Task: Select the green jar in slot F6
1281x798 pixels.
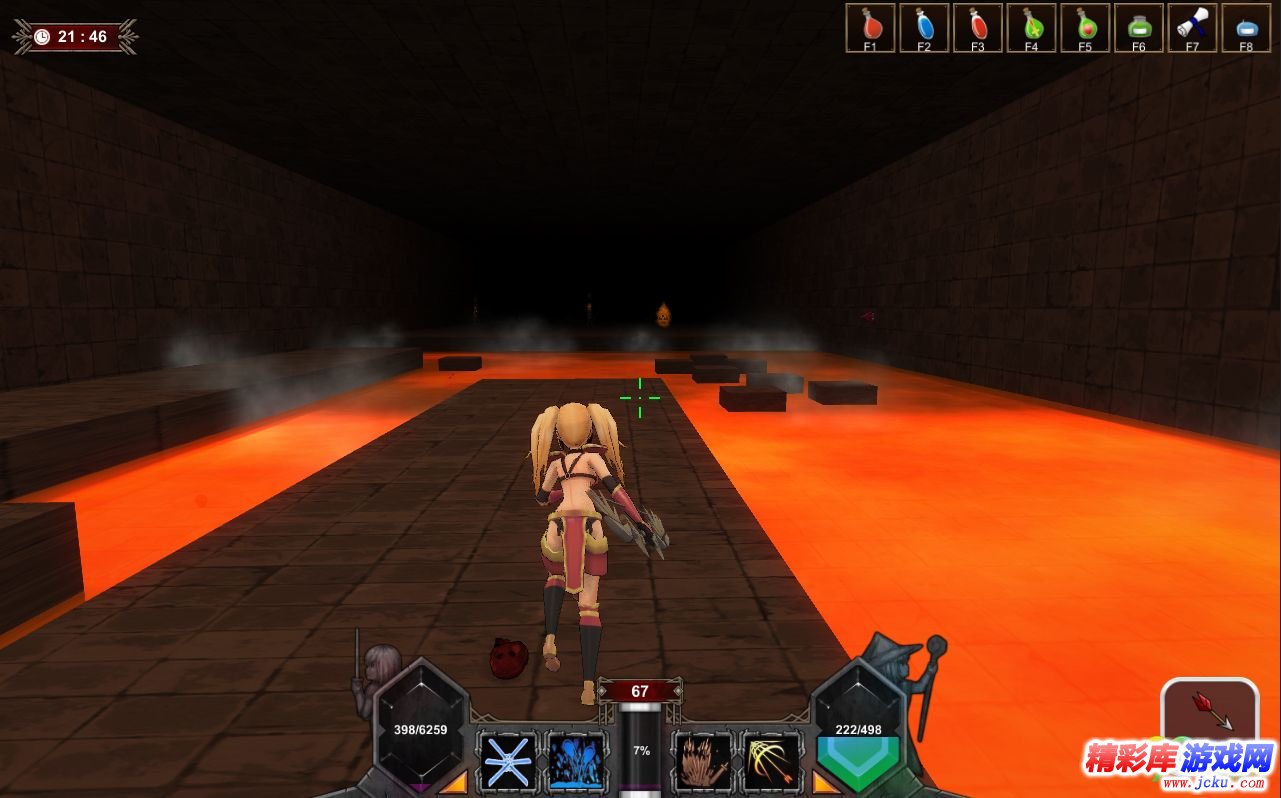Action: pyautogui.click(x=1138, y=27)
